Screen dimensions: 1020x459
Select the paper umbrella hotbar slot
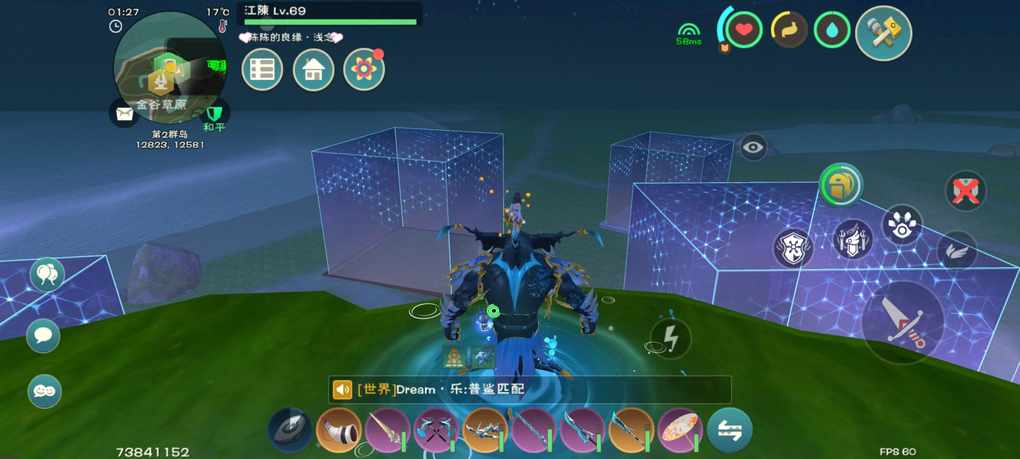(x=680, y=431)
